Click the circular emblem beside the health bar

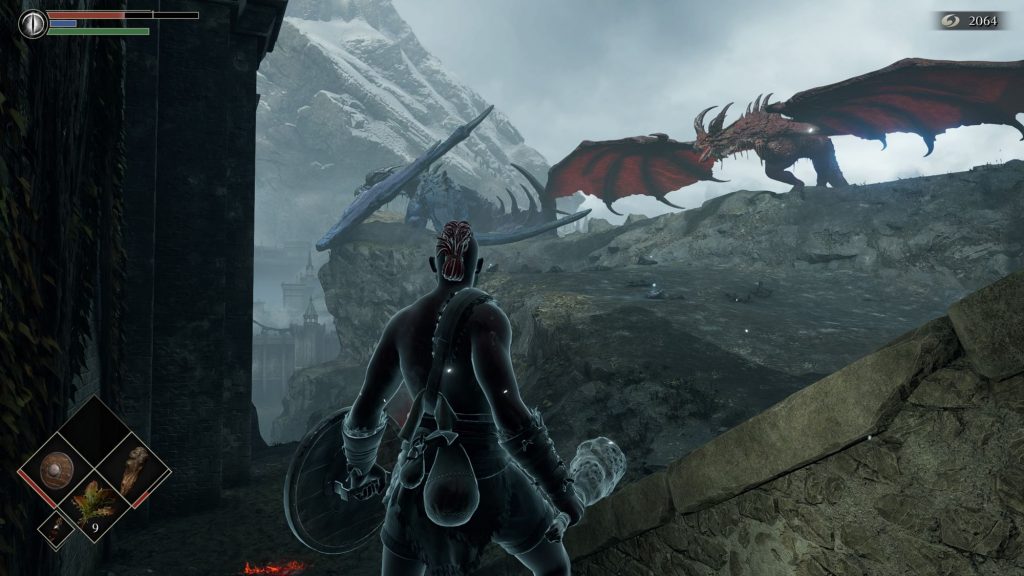(33, 23)
